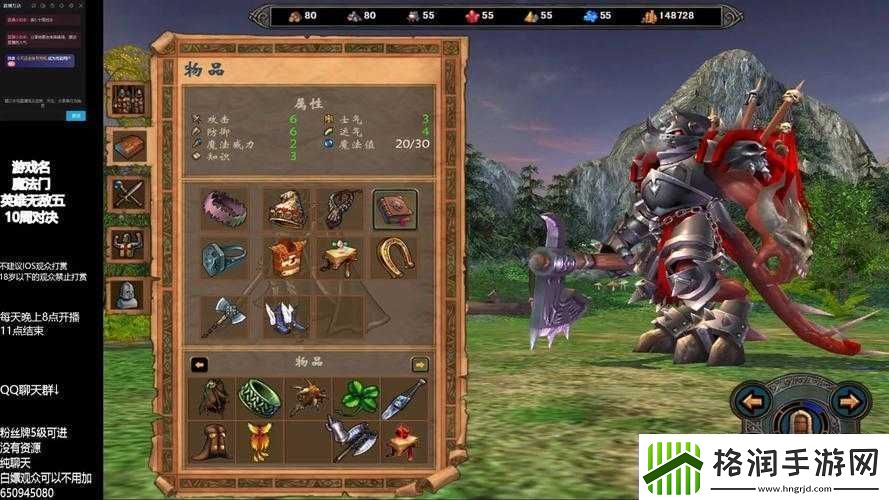This screenshot has width=889, height=500.
Task: Click the blue send button in chat overlay
Action: click(75, 115)
